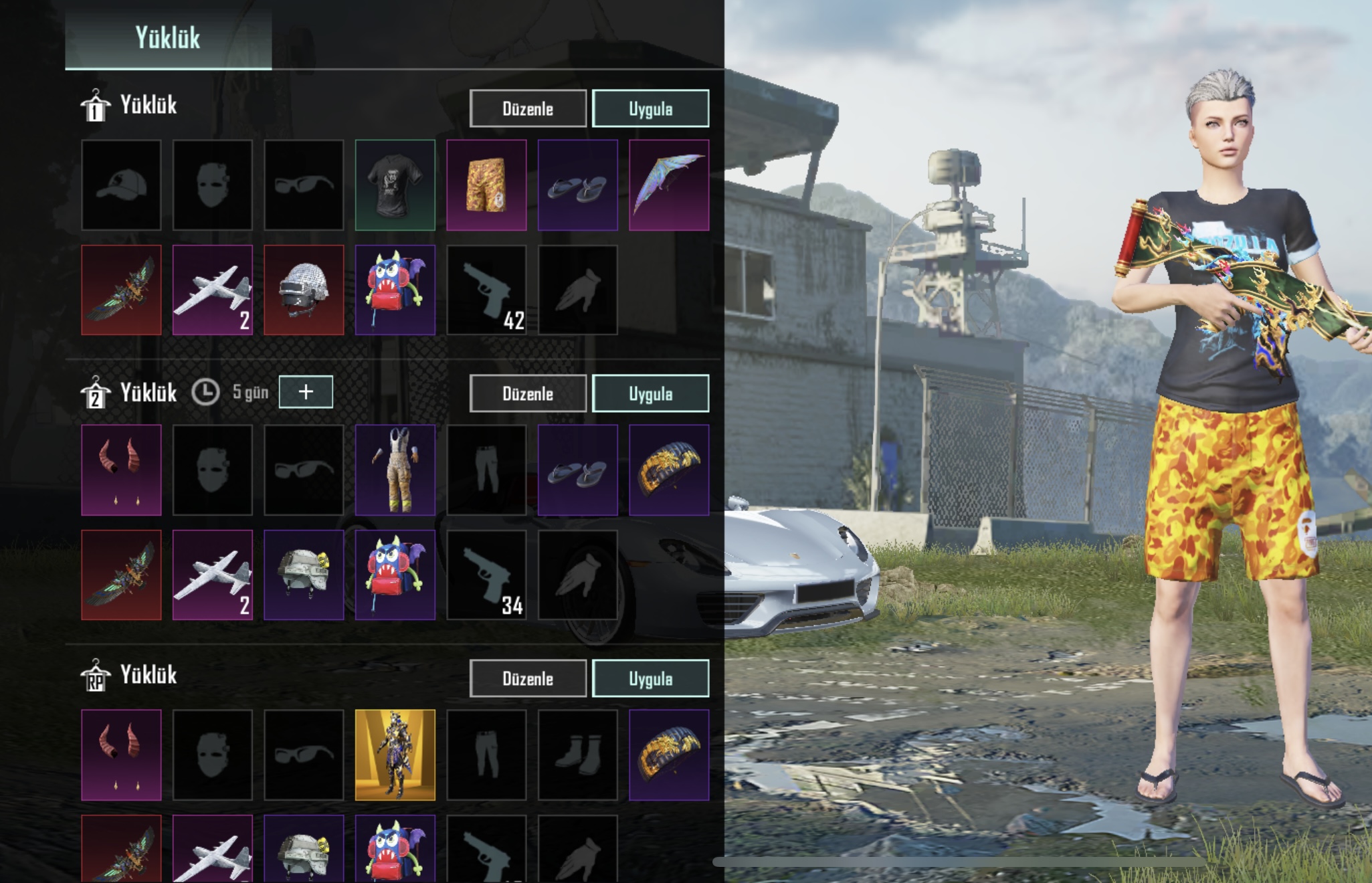Select the black t-shirt slot
The image size is (1372, 883).
point(395,185)
